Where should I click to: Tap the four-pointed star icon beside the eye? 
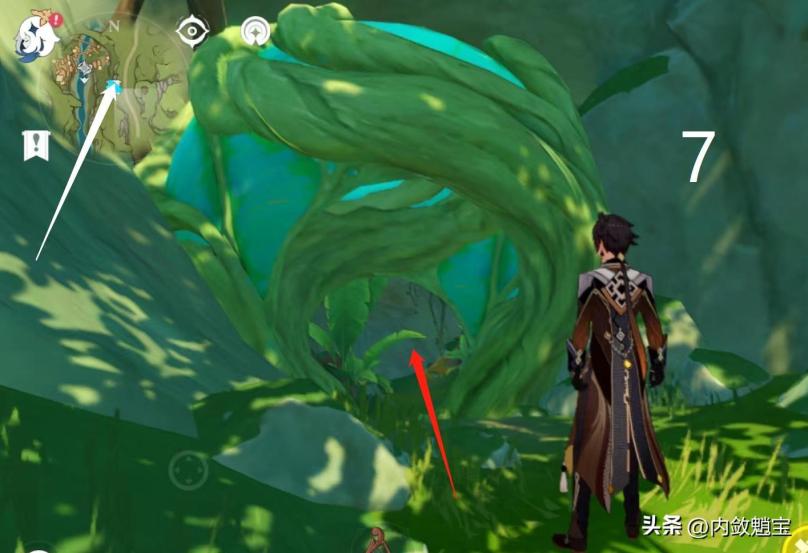[257, 33]
